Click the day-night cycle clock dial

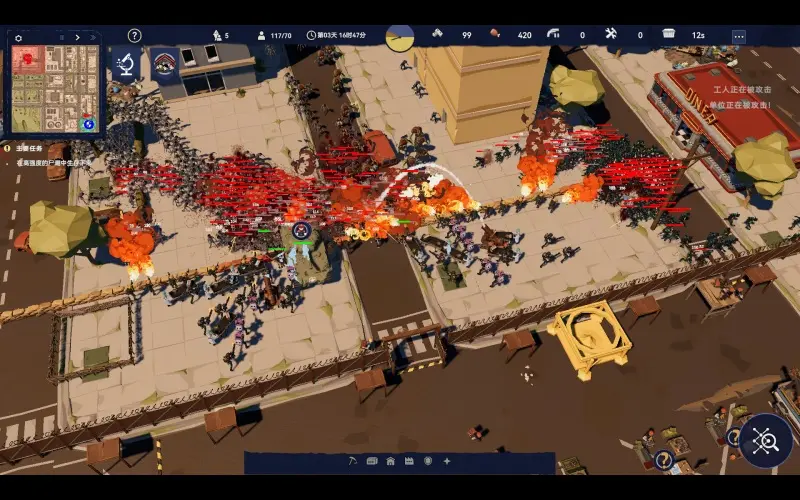tap(400, 37)
